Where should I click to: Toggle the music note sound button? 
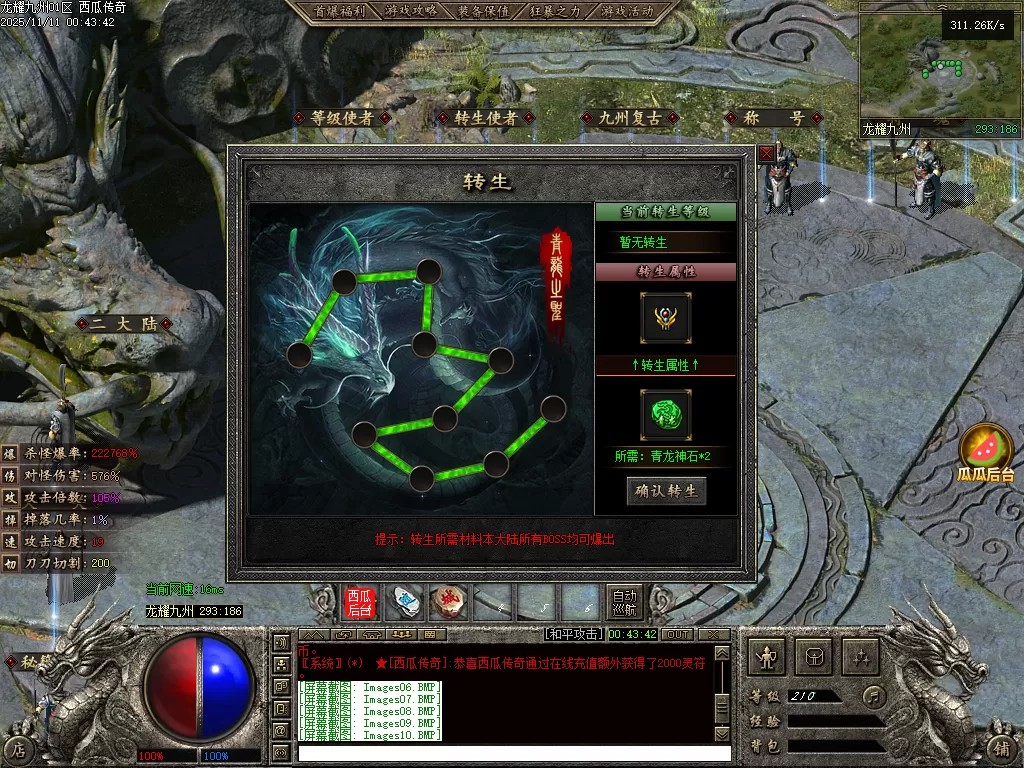pyautogui.click(x=875, y=695)
